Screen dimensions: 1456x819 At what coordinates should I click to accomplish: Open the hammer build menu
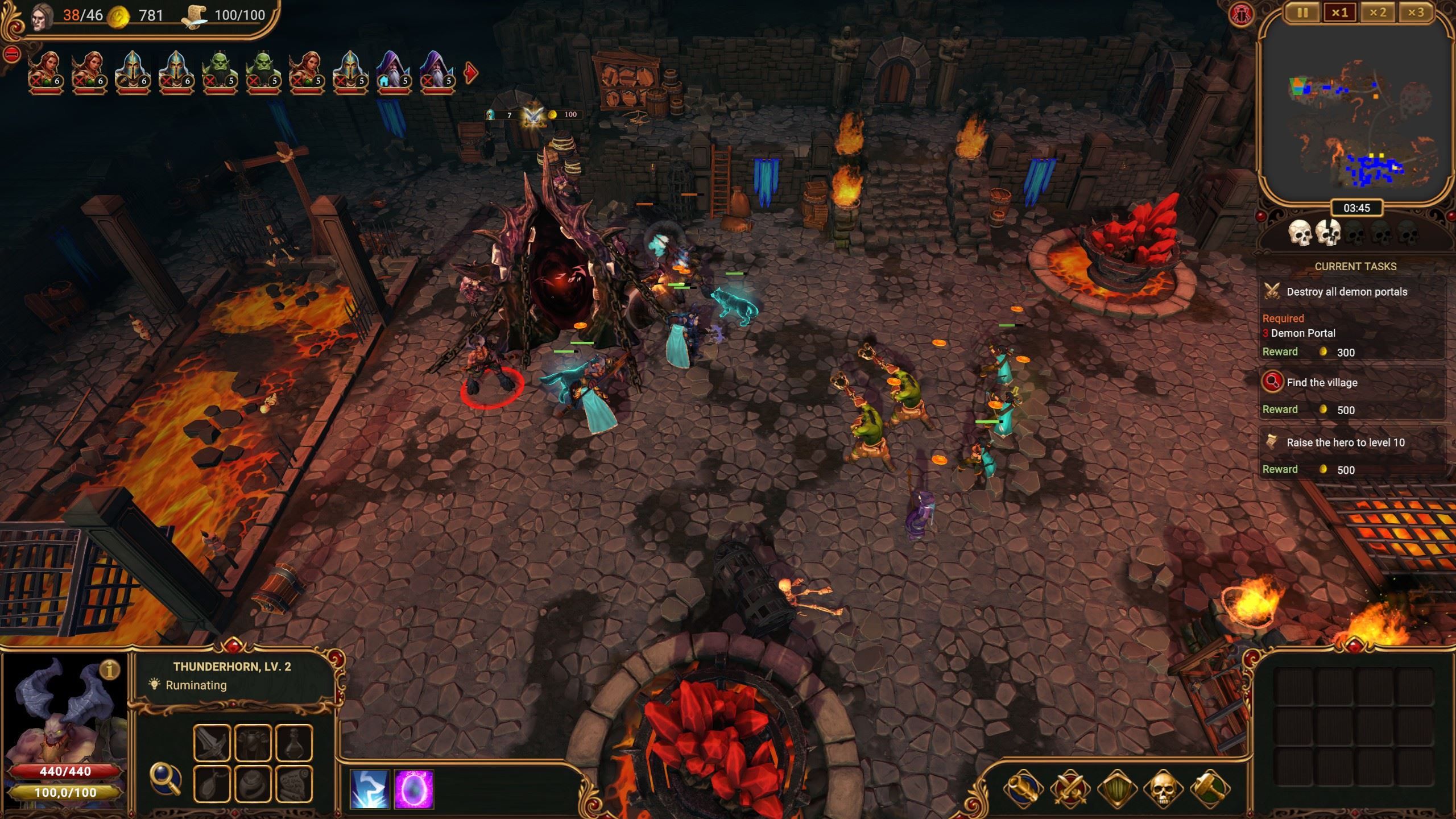[x=1210, y=788]
